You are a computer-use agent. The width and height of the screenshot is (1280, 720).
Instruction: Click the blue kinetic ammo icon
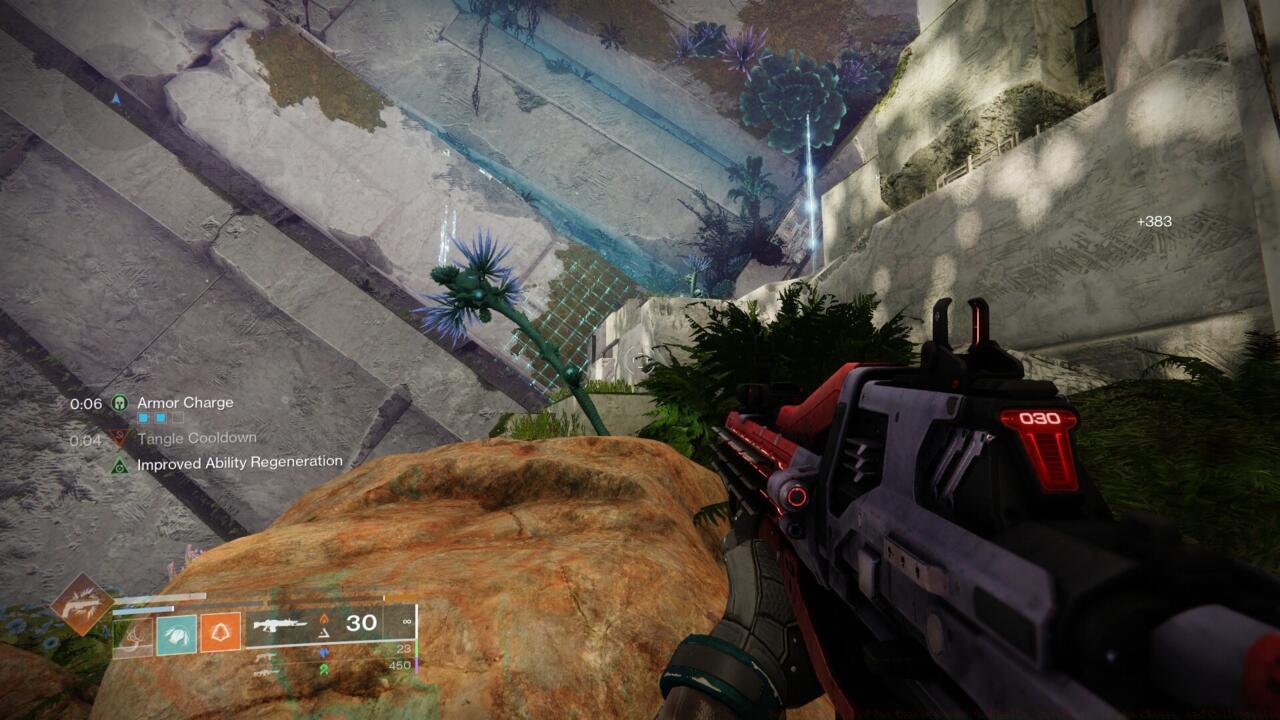tap(323, 652)
